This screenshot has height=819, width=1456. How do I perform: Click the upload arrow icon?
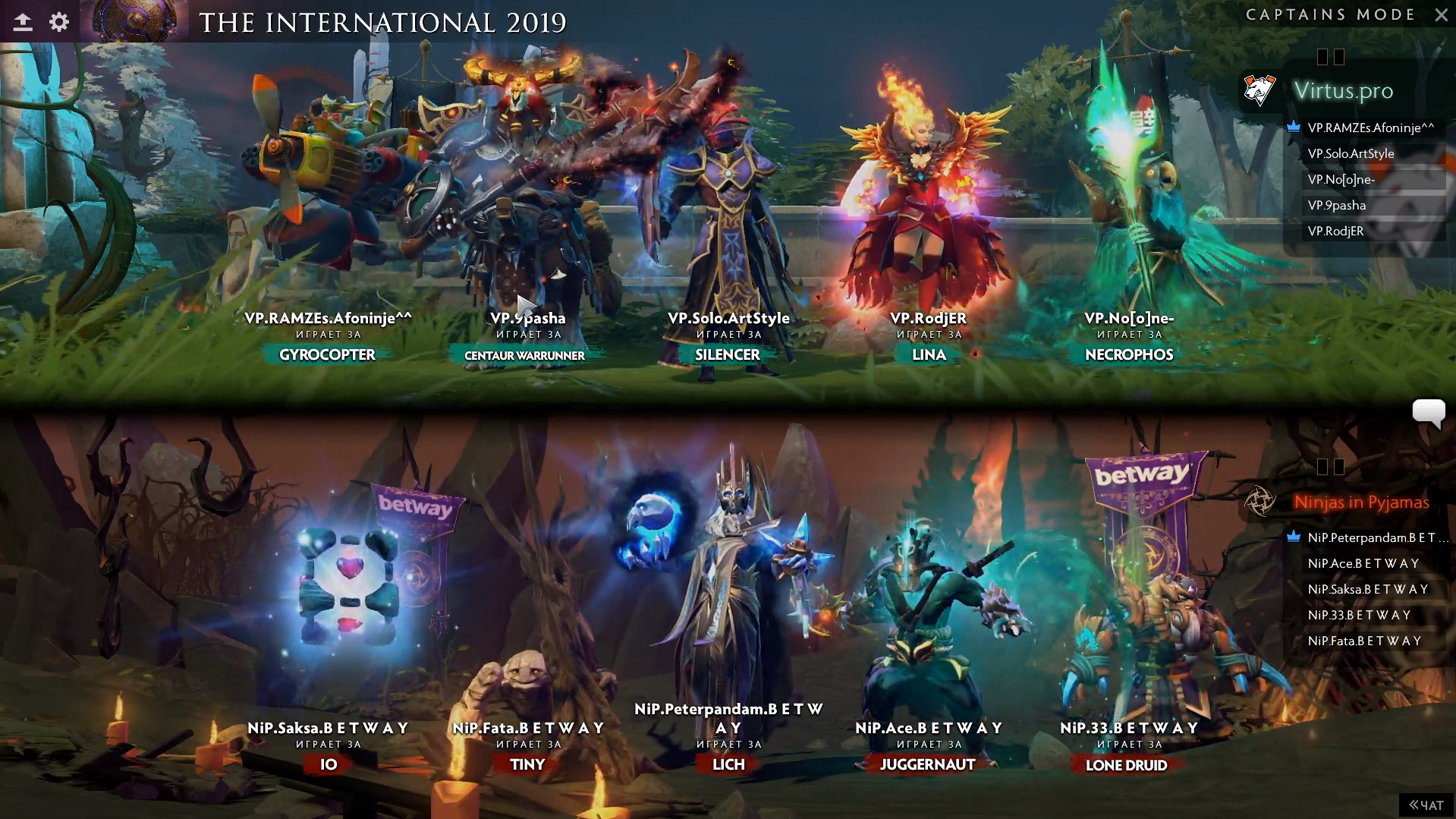pyautogui.click(x=23, y=22)
